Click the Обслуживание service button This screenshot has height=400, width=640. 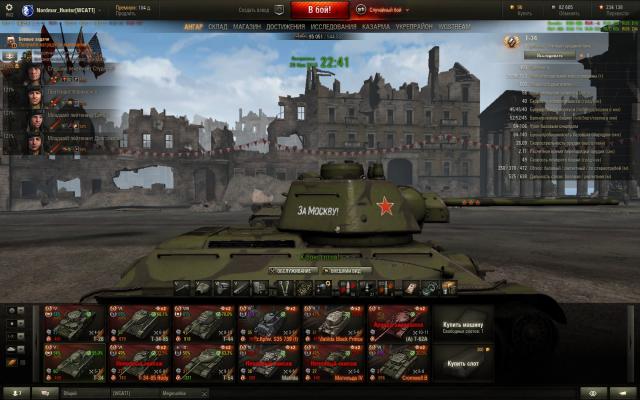(x=294, y=270)
